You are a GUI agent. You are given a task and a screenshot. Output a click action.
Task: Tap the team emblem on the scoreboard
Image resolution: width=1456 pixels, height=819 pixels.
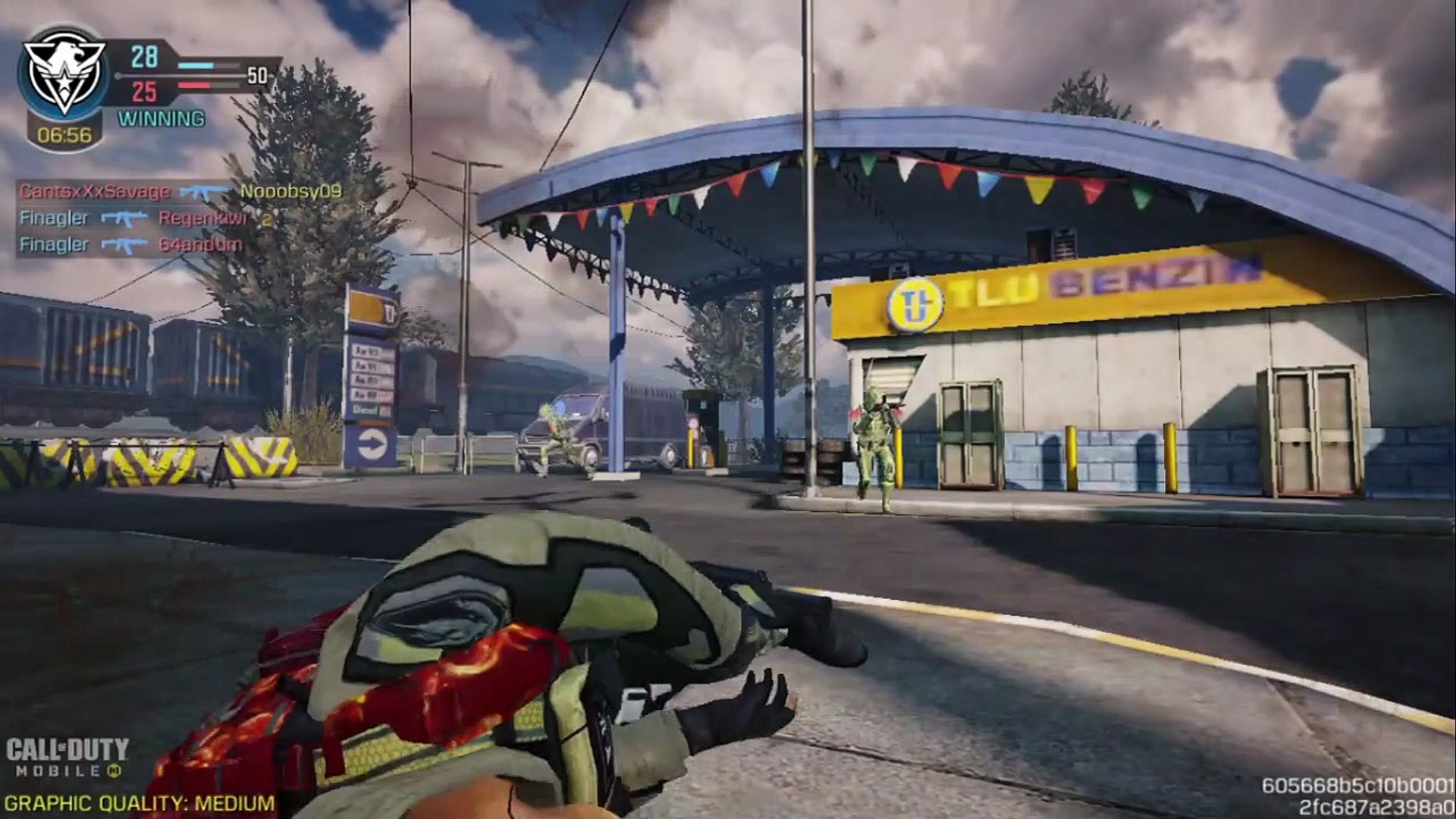[x=64, y=74]
